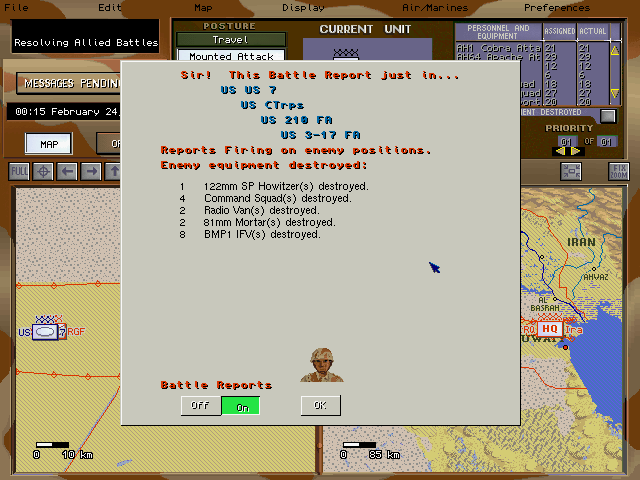Select the Travel posture
The image size is (640, 480).
pyautogui.click(x=230, y=40)
